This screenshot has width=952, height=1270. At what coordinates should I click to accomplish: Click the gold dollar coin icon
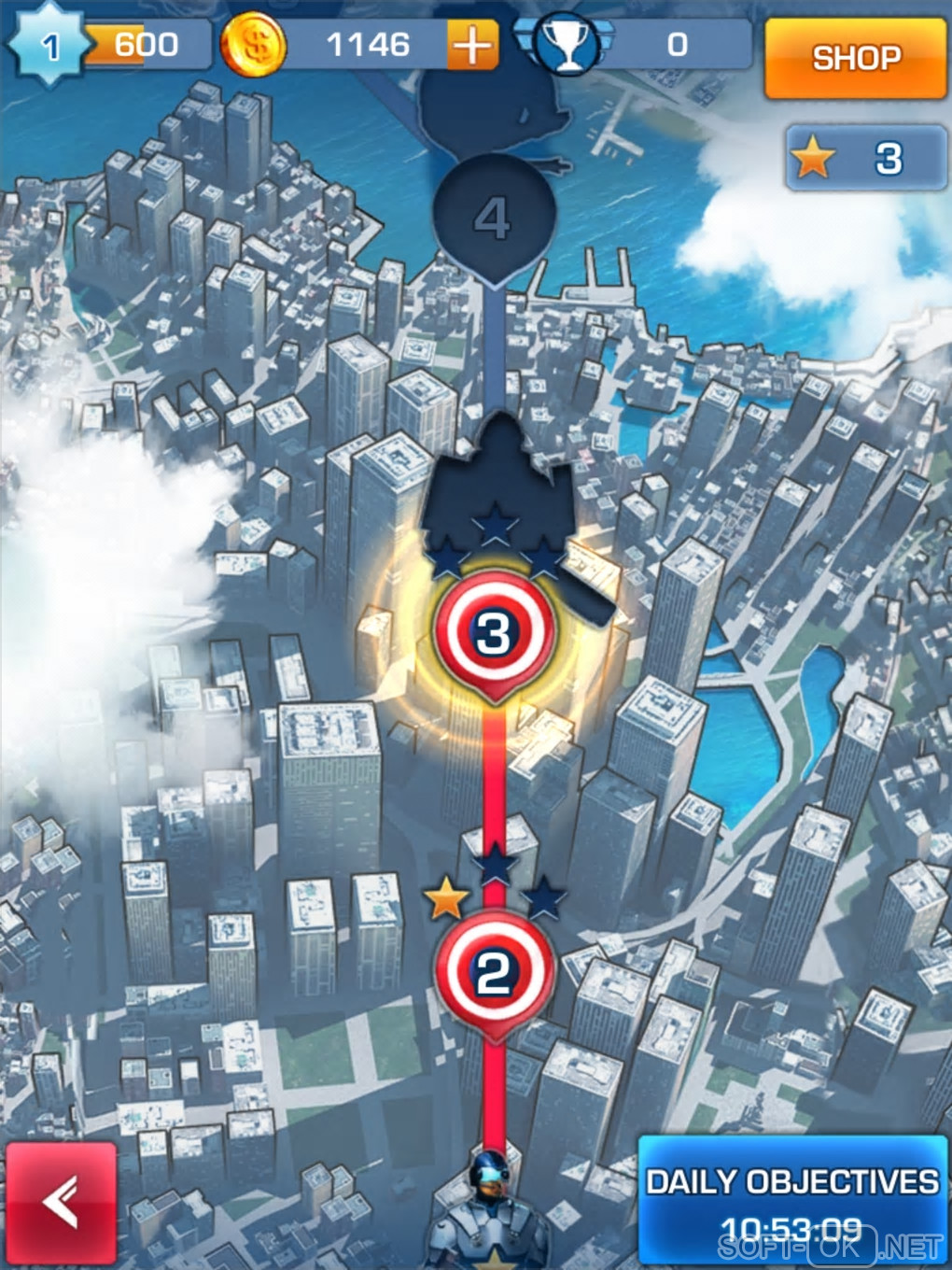pos(254,45)
